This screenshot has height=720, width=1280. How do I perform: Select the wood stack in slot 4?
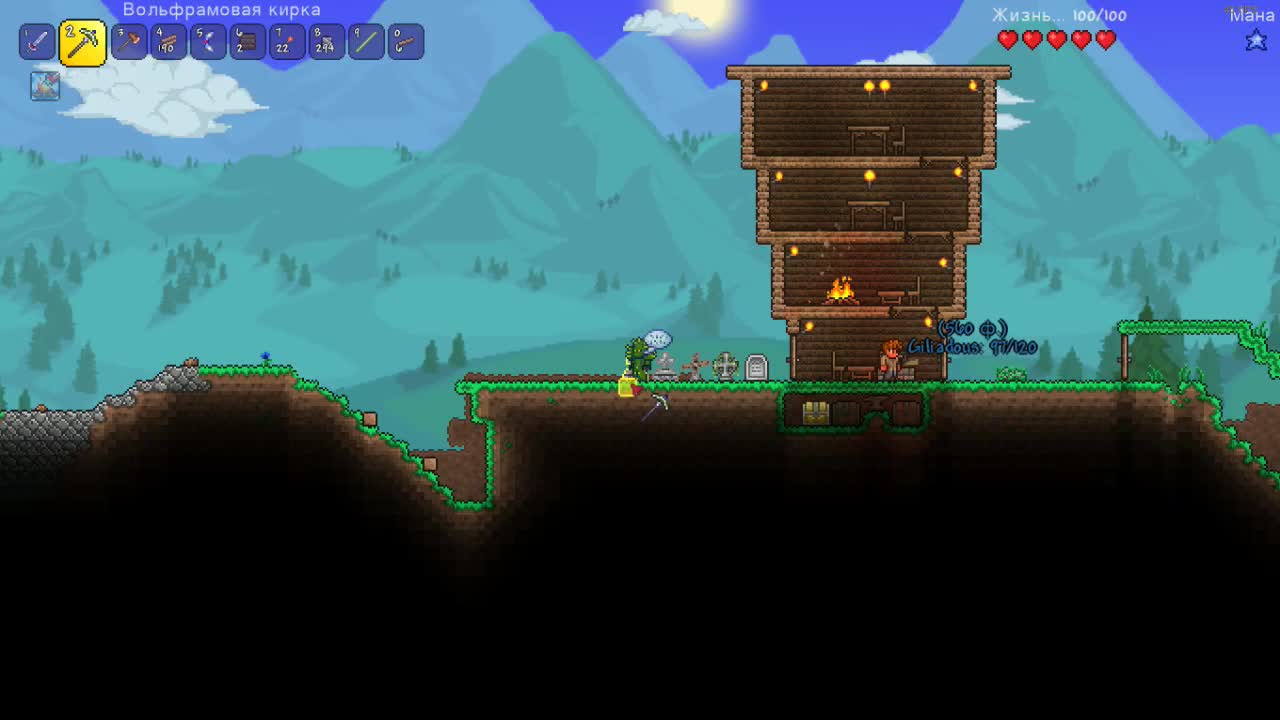coord(168,41)
